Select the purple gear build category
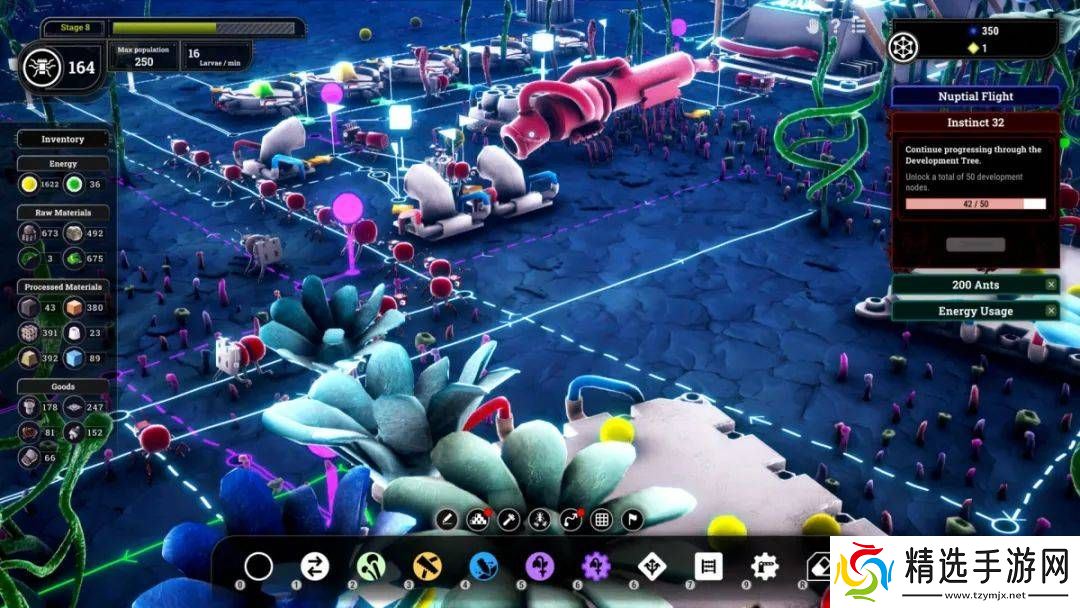 [597, 567]
